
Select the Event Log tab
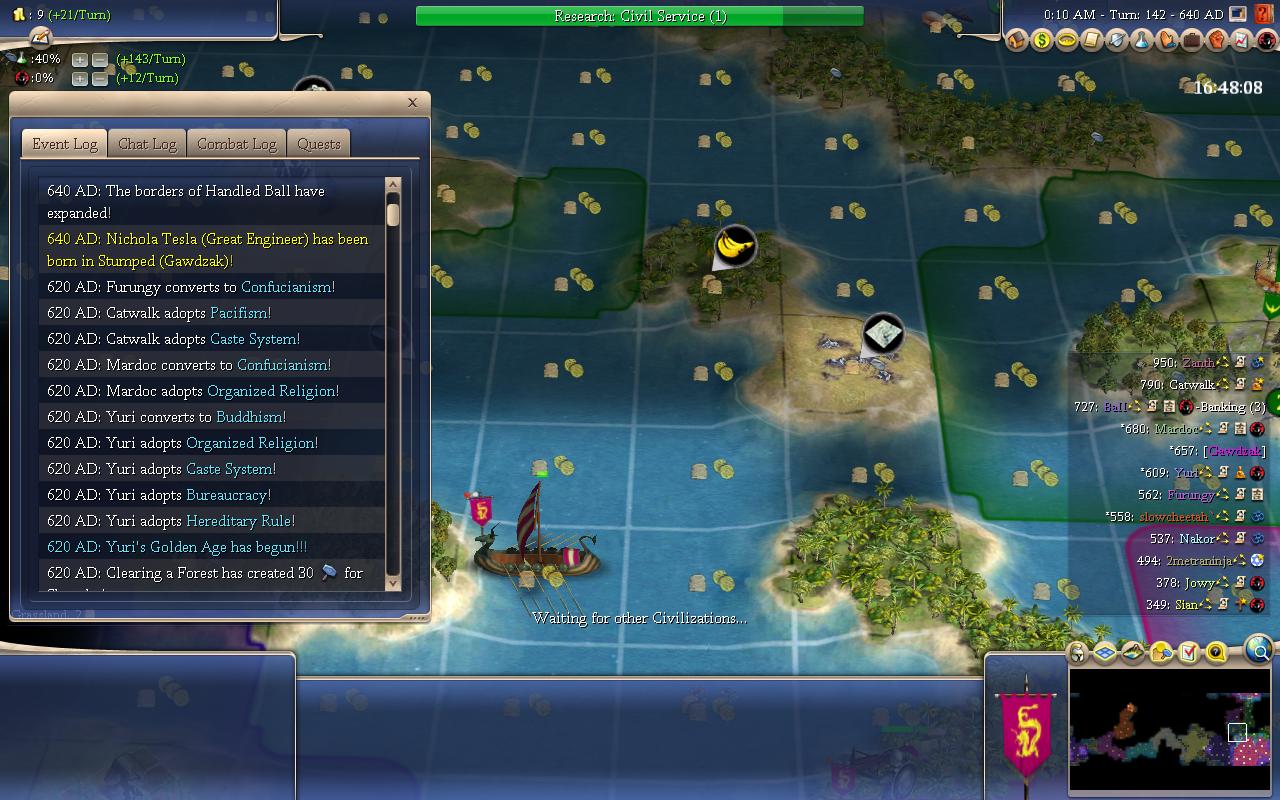pos(65,144)
